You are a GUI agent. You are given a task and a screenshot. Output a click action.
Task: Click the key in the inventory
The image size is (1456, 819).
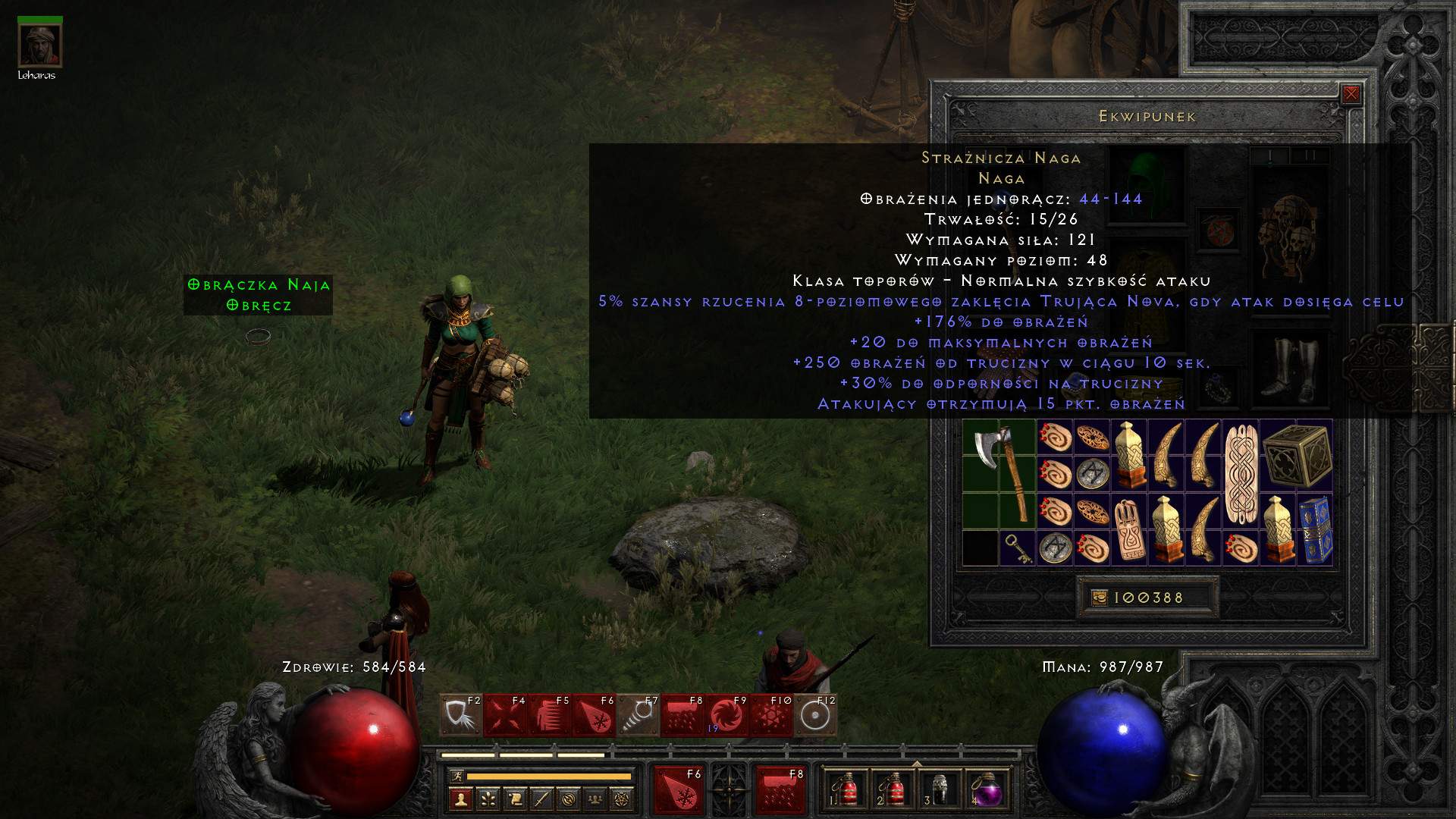pyautogui.click(x=1017, y=548)
